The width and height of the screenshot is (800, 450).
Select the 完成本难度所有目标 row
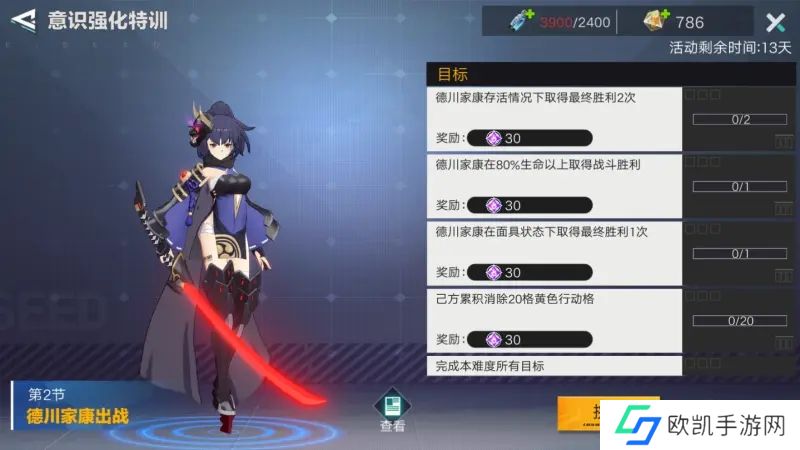pyautogui.click(x=555, y=366)
